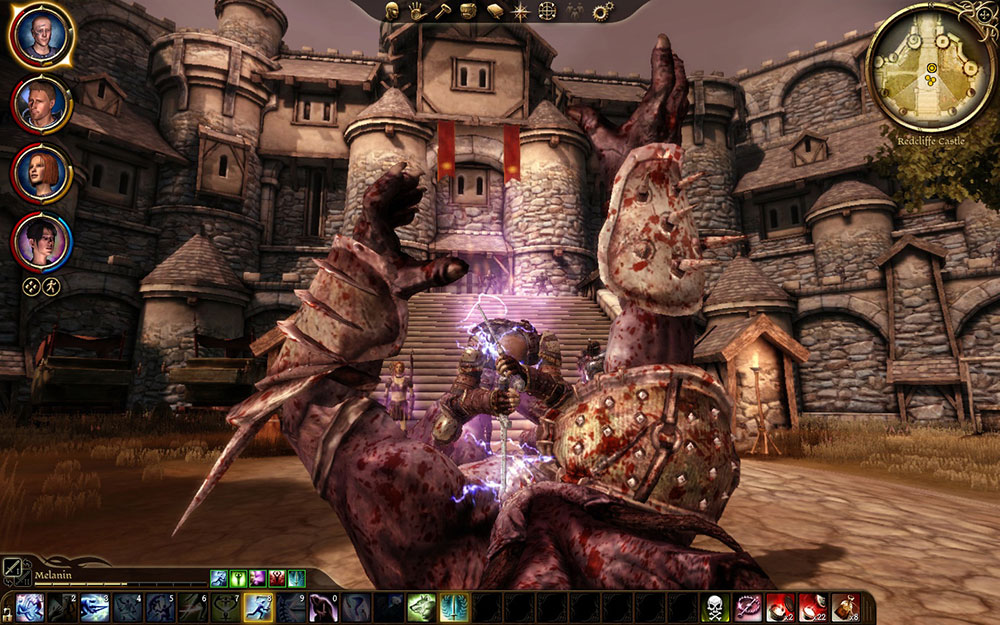Viewport: 1000px width, 625px height.
Task: Activate the skull and crossbones ability
Action: tap(715, 607)
